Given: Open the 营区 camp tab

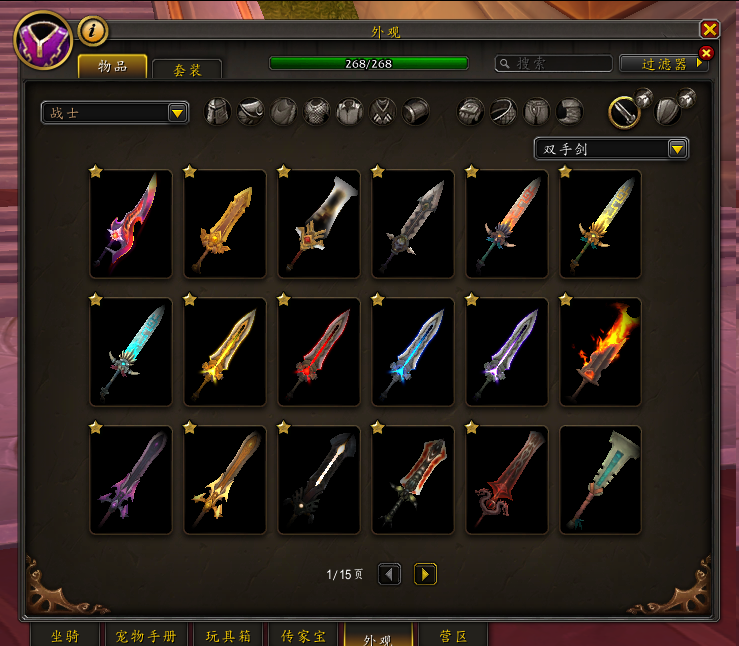Looking at the screenshot, I should [x=451, y=636].
